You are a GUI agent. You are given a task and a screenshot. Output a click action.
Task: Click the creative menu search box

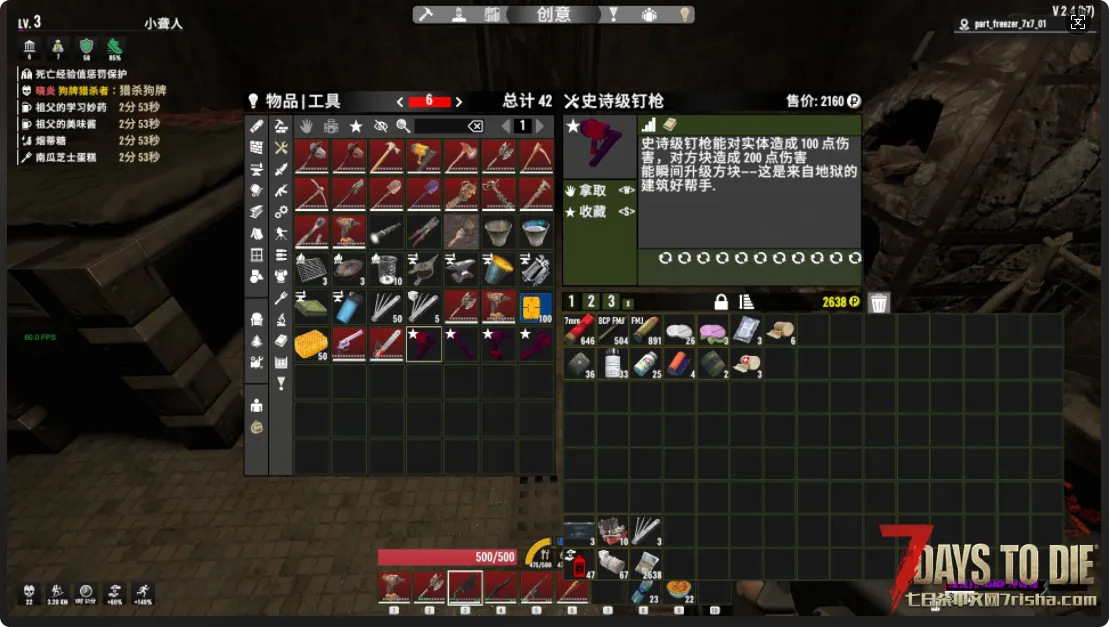coord(440,126)
